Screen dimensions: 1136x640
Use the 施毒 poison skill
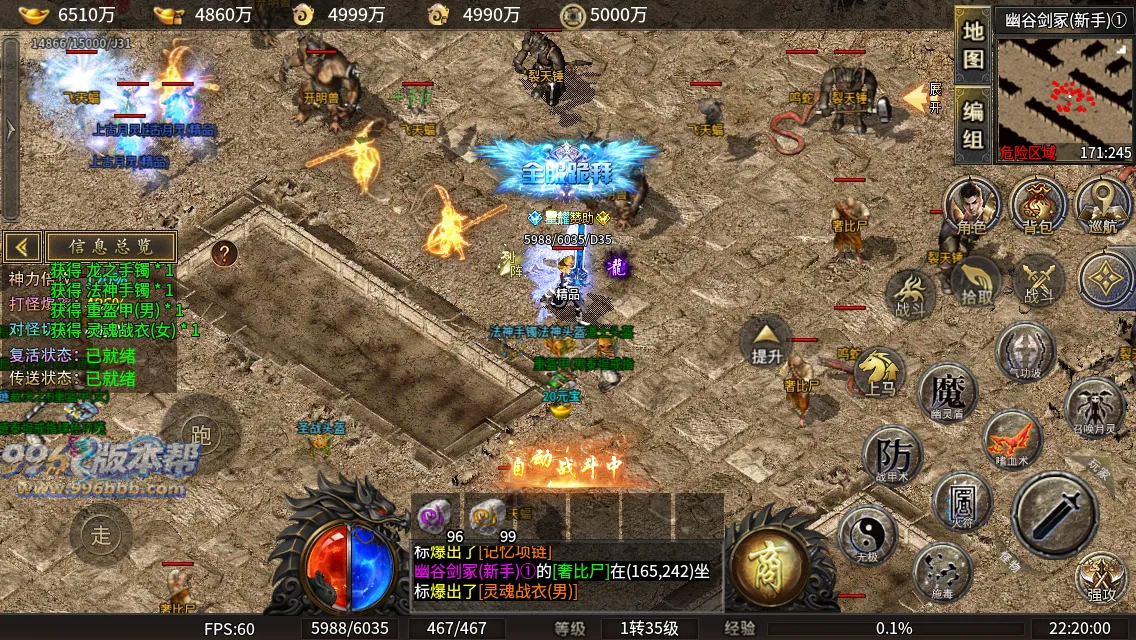click(x=941, y=571)
